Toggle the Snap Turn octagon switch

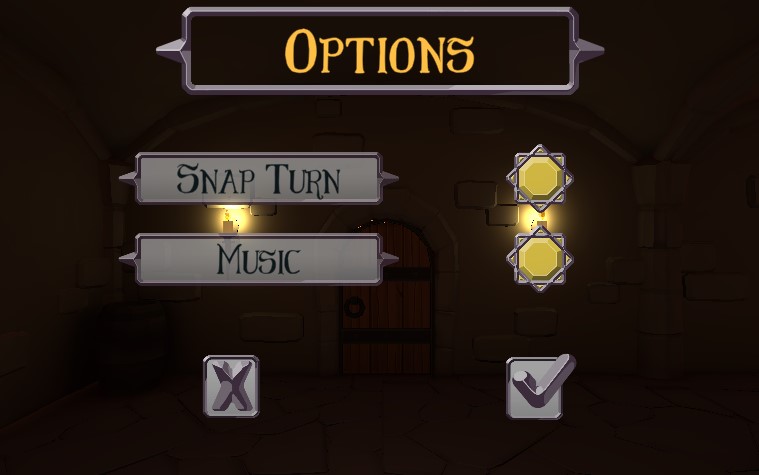coord(540,179)
